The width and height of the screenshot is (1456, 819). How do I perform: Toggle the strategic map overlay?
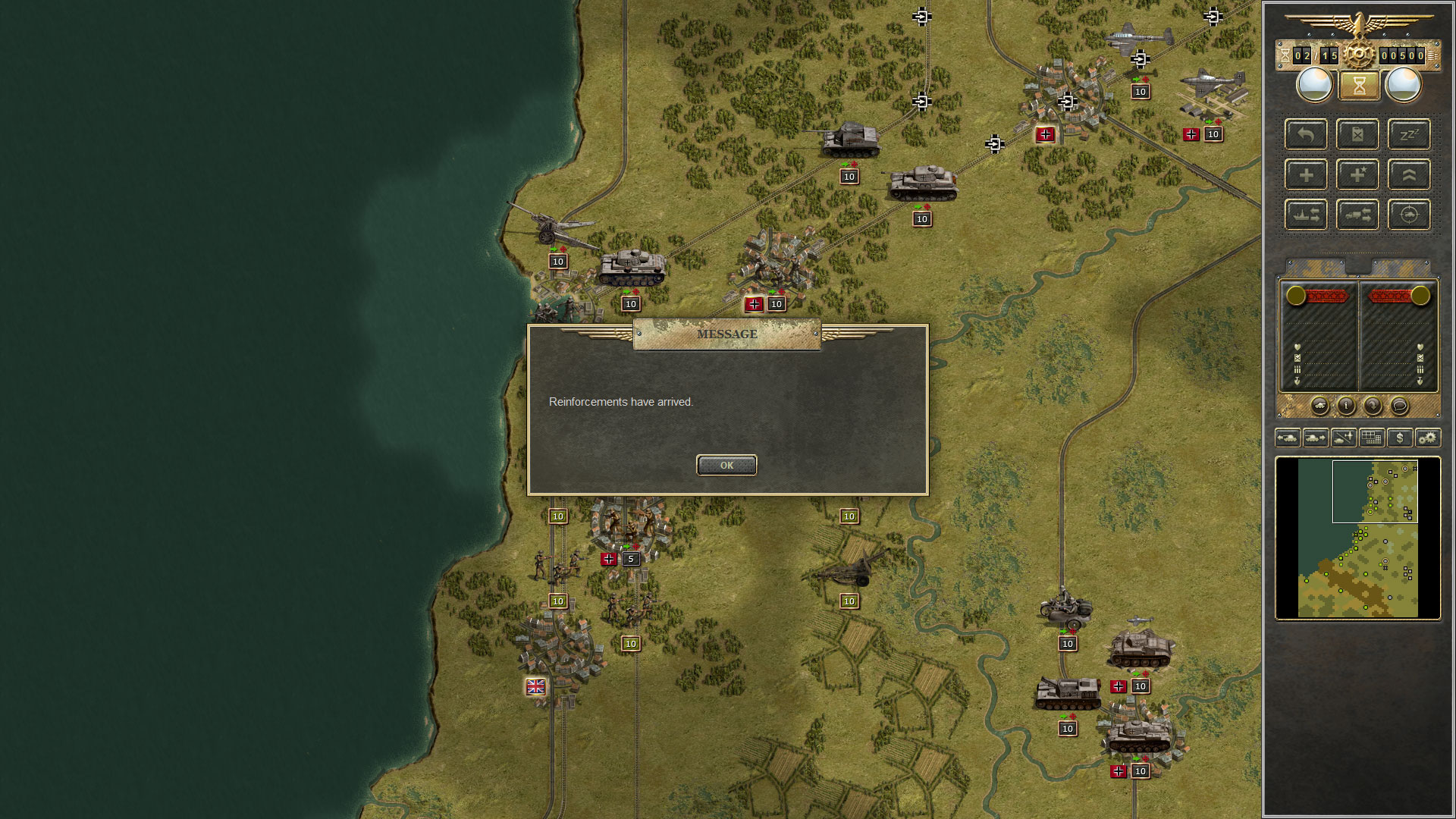pos(1371,438)
